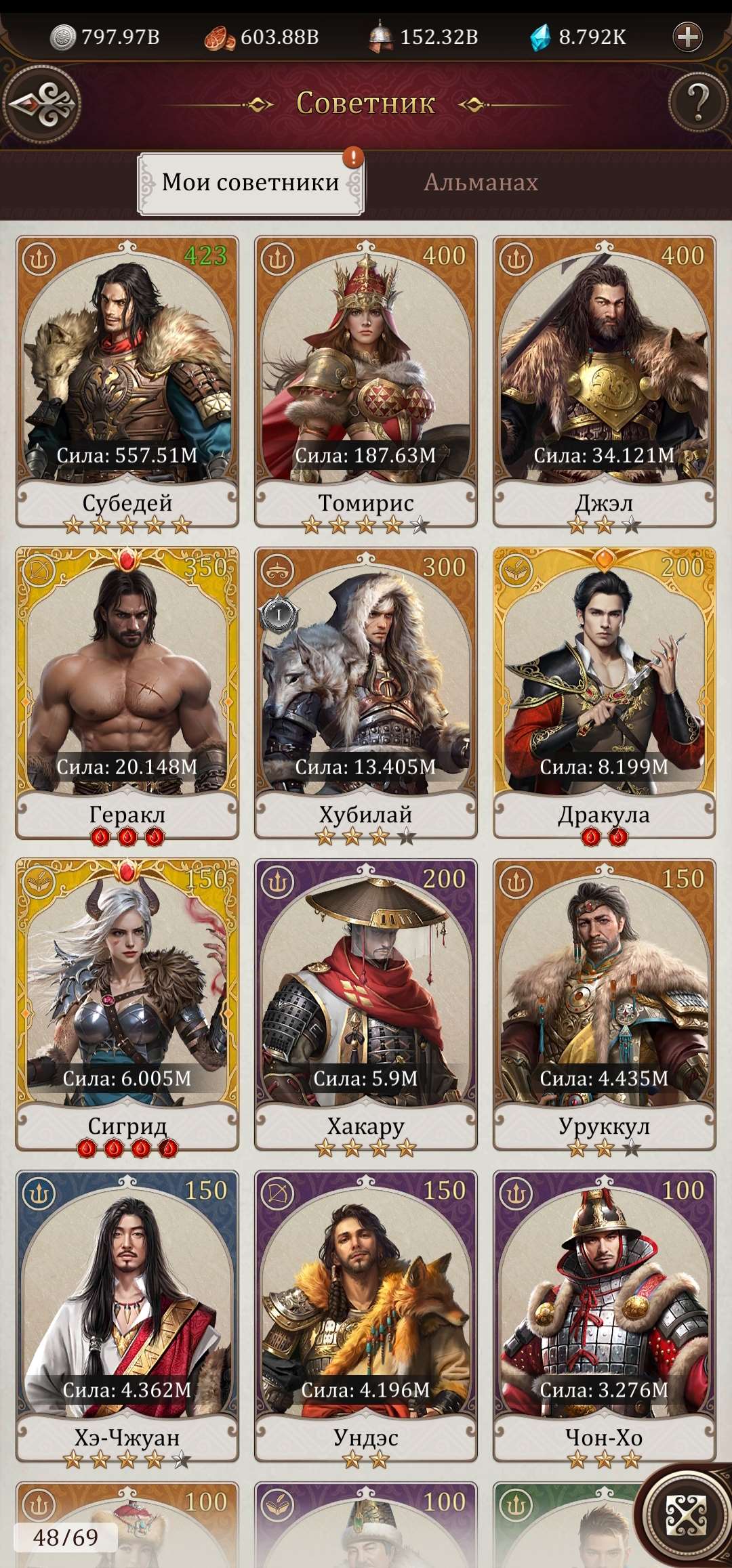
Task: Select the Хубилай advisor card
Action: point(366,691)
